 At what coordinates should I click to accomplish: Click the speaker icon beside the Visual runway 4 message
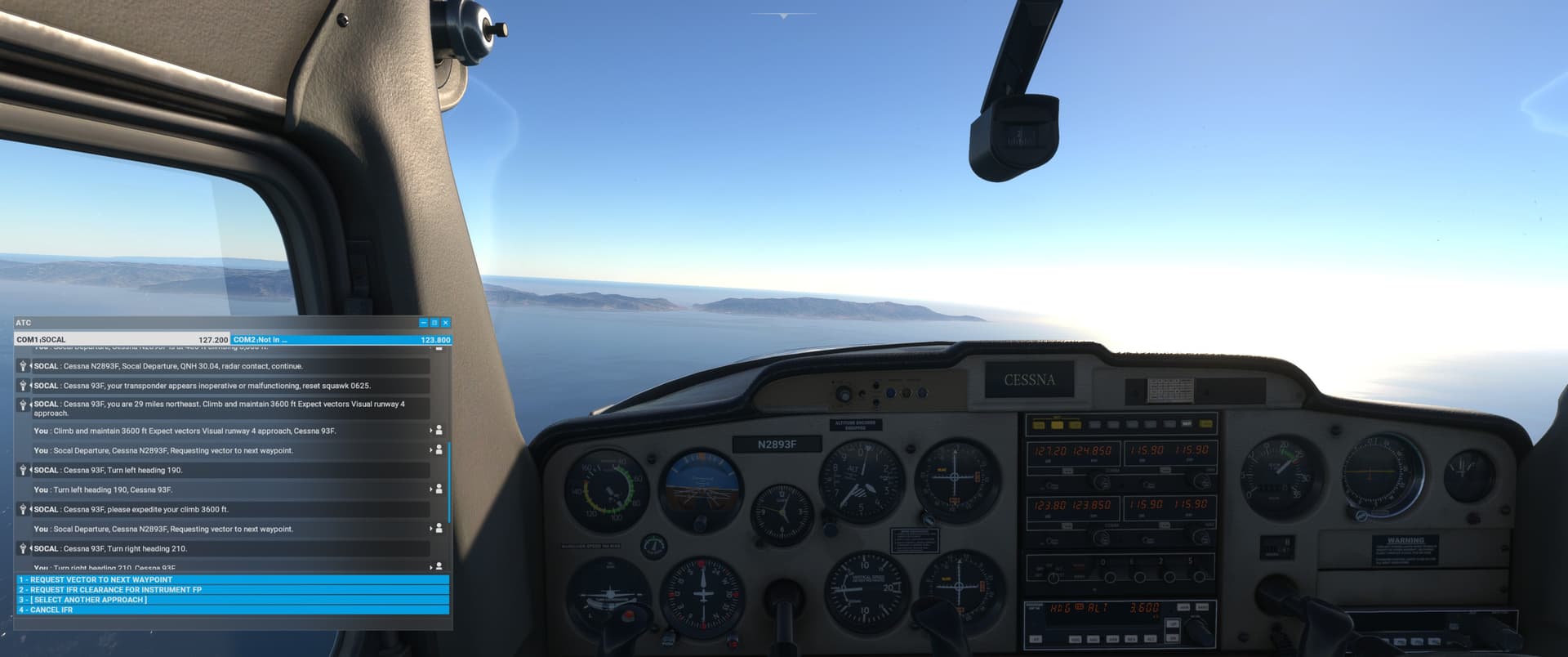coord(22,404)
